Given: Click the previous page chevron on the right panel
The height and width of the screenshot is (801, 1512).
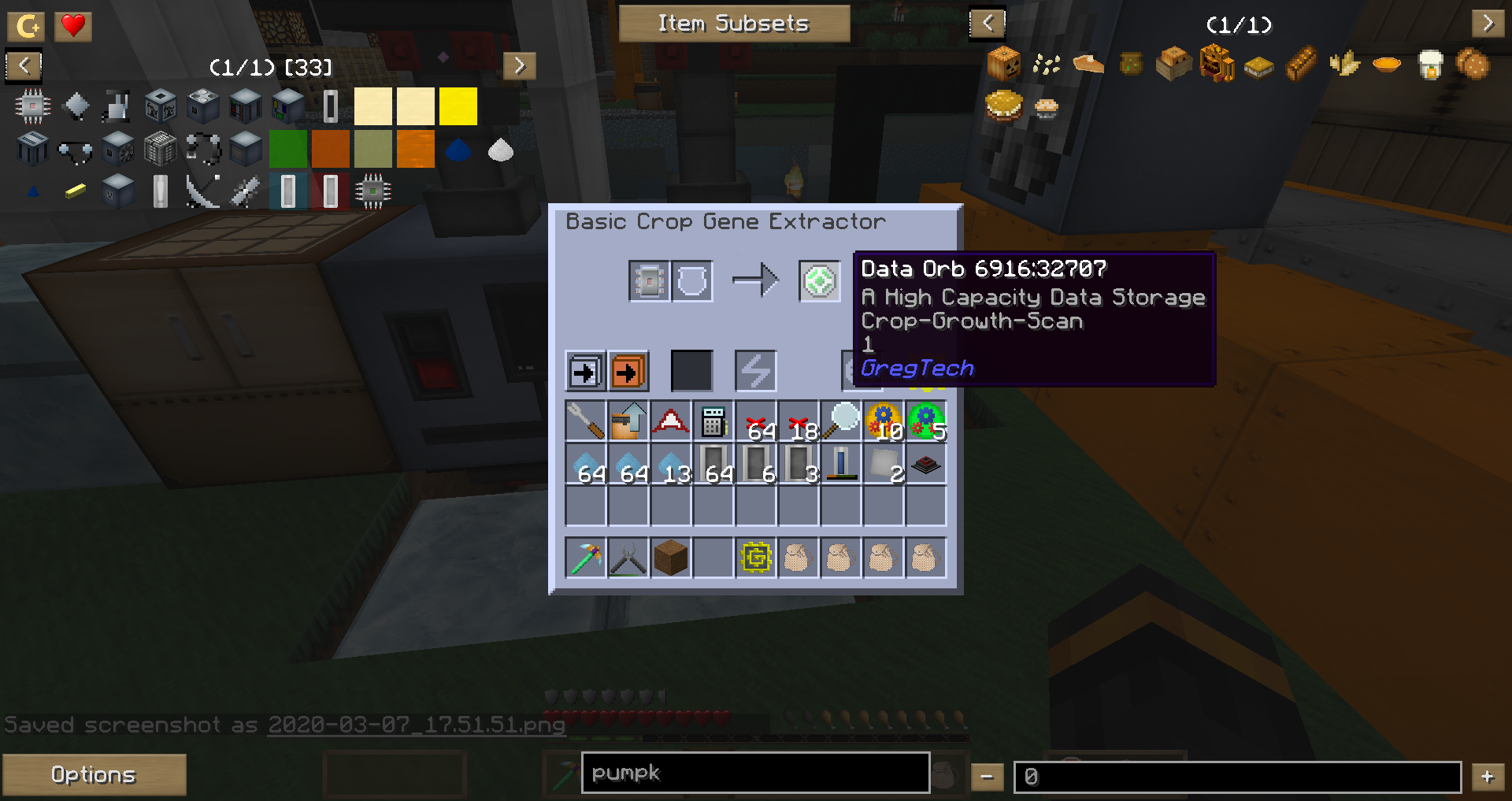Looking at the screenshot, I should [x=988, y=23].
